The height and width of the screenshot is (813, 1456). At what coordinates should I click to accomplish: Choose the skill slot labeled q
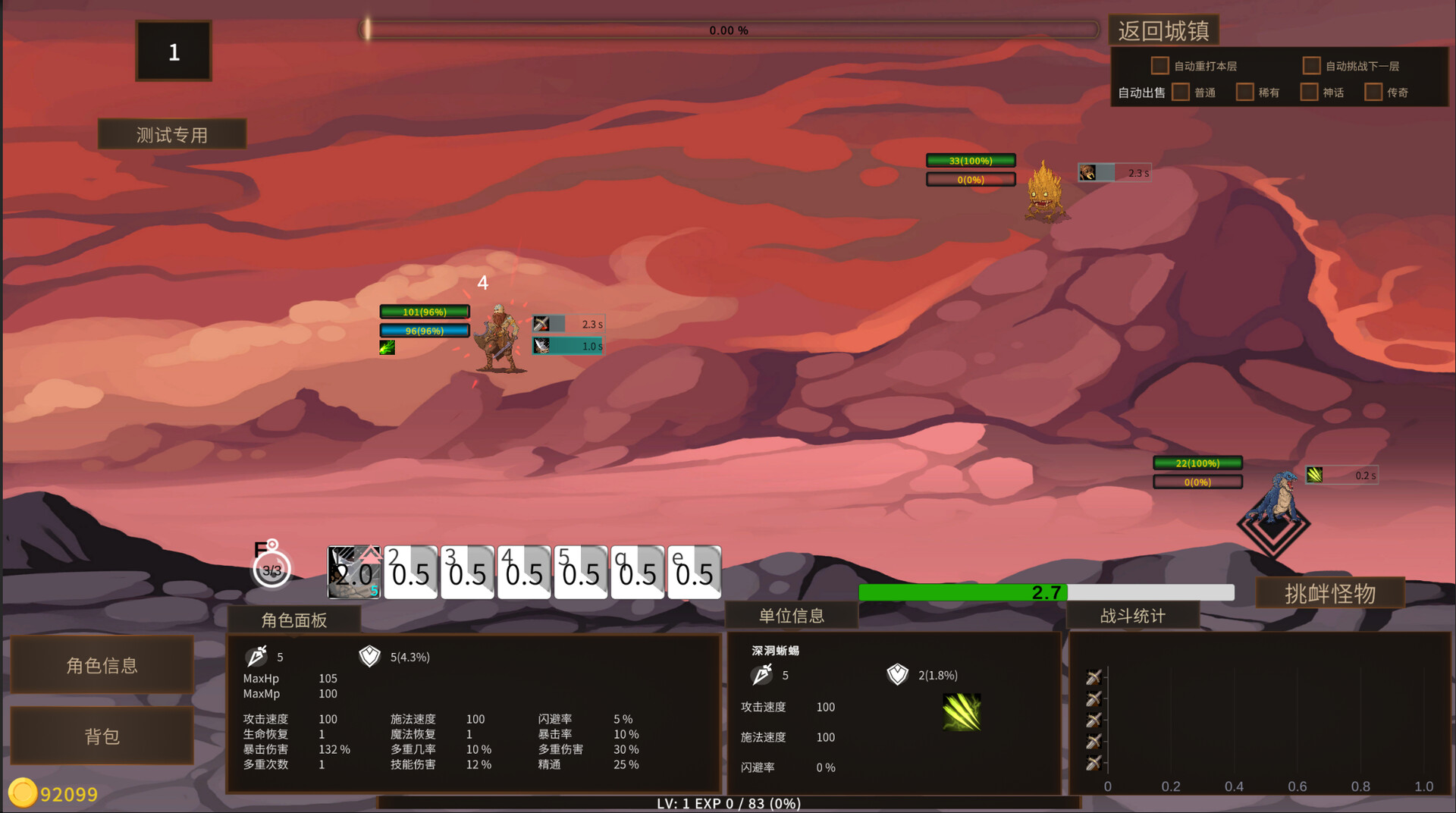pos(637,573)
